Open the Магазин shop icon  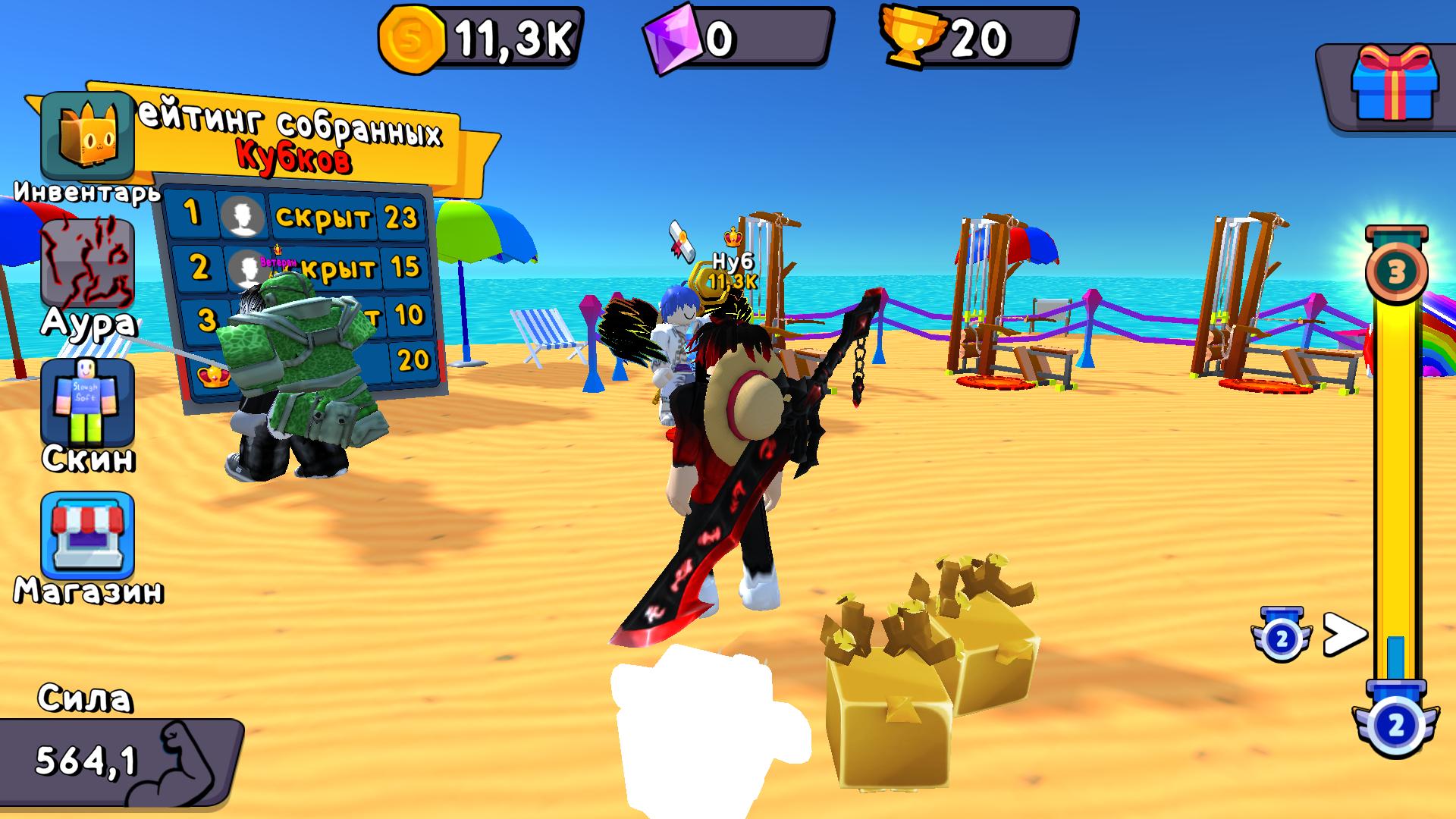pos(86,531)
